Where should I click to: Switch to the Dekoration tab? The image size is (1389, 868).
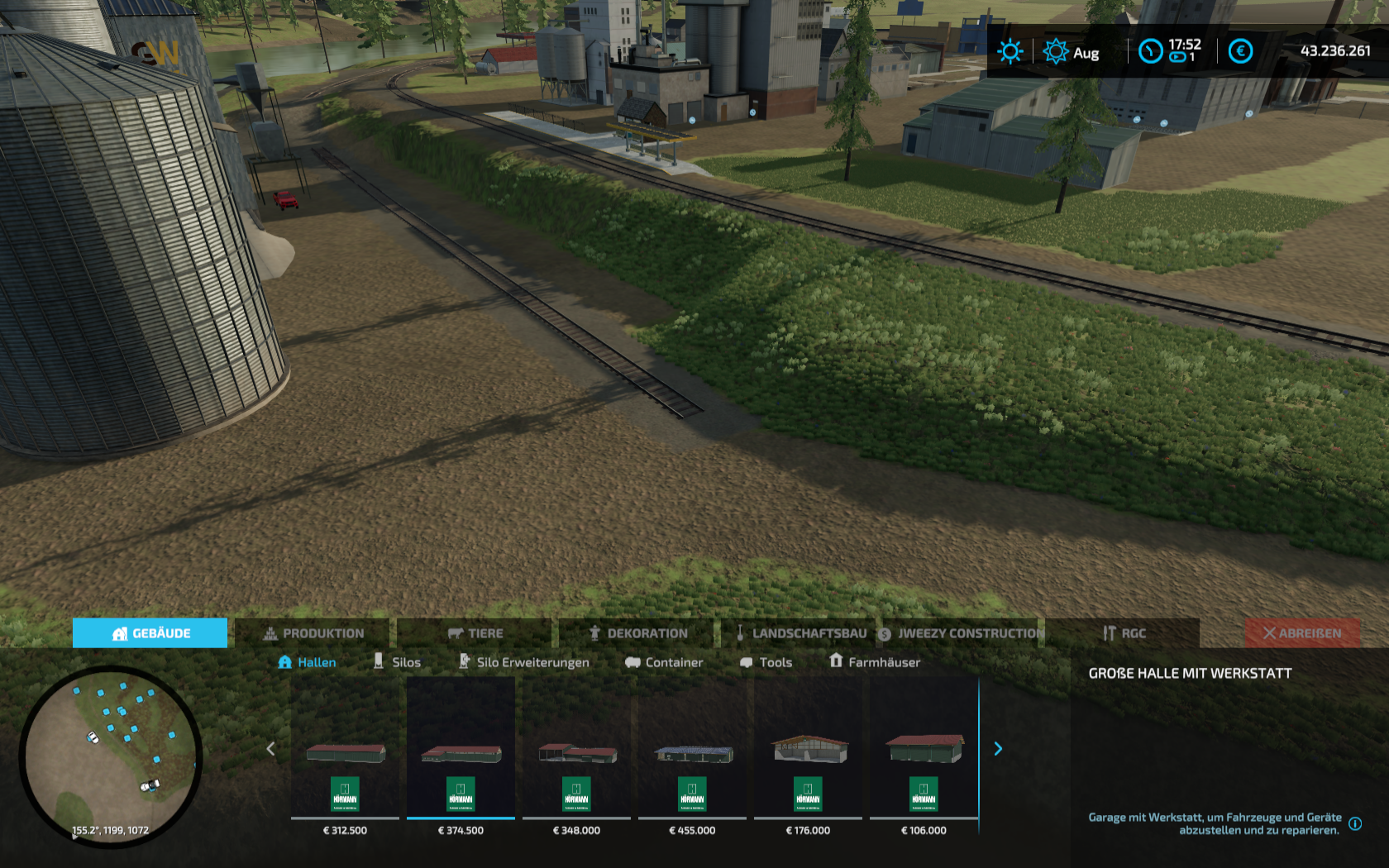[x=637, y=633]
